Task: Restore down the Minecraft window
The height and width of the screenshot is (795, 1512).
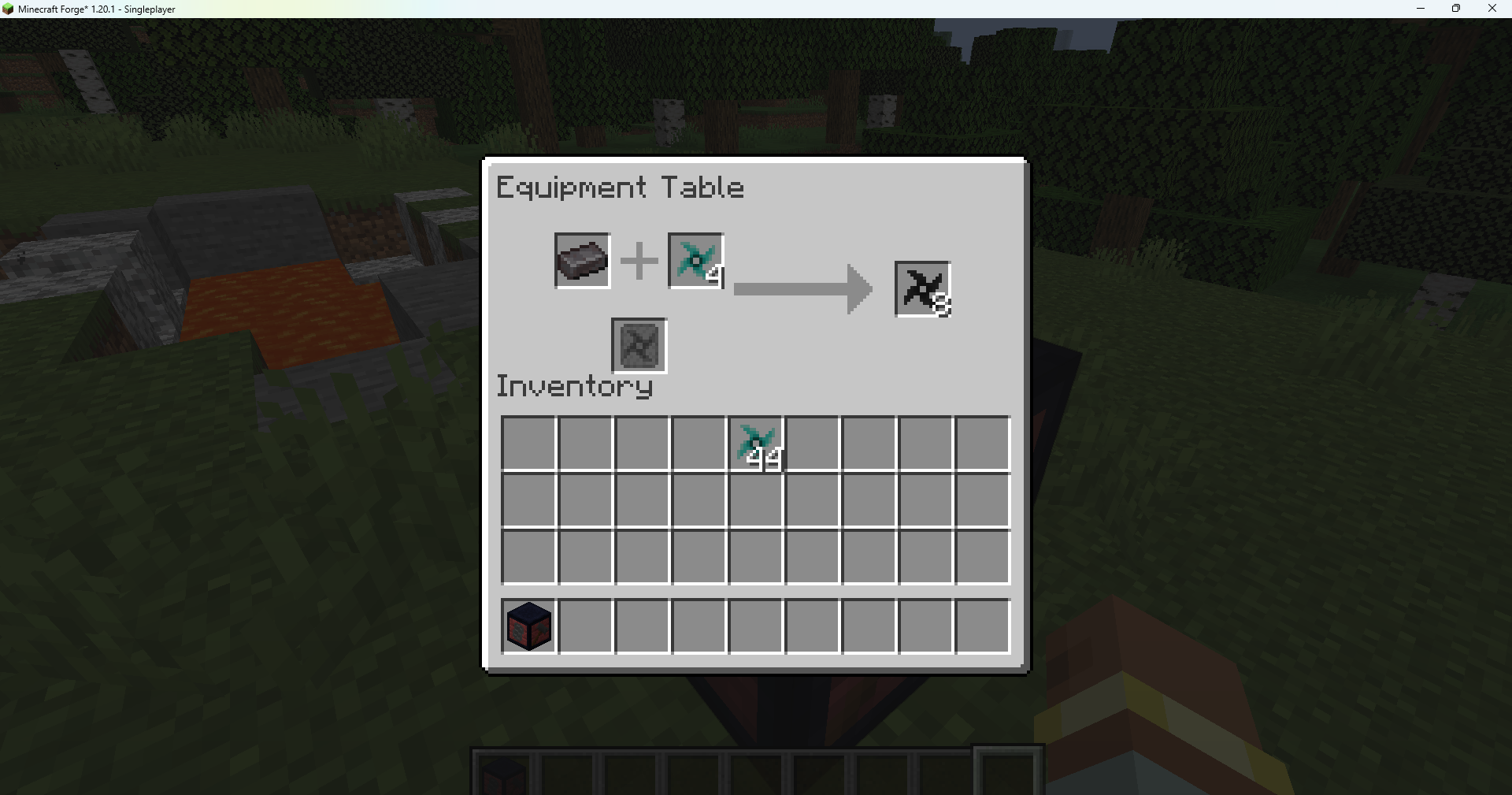Action: (x=1456, y=9)
